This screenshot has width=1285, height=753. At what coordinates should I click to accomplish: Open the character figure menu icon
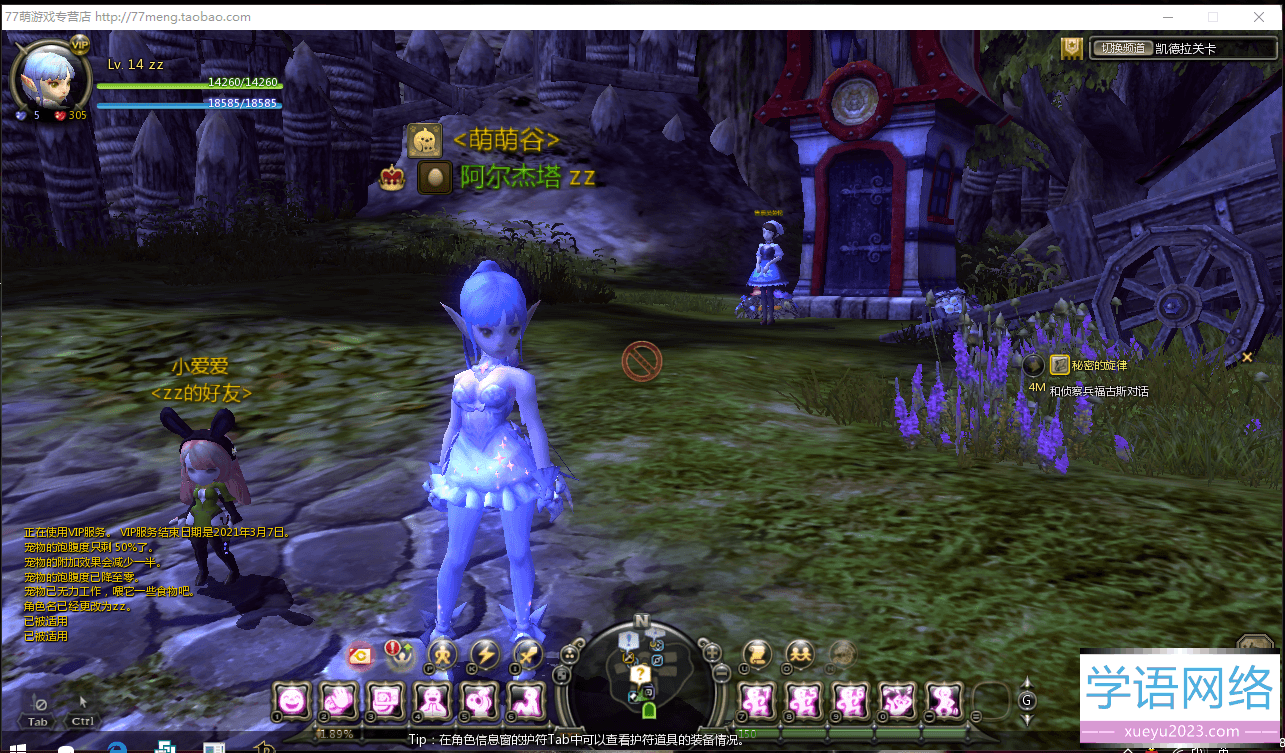(442, 655)
